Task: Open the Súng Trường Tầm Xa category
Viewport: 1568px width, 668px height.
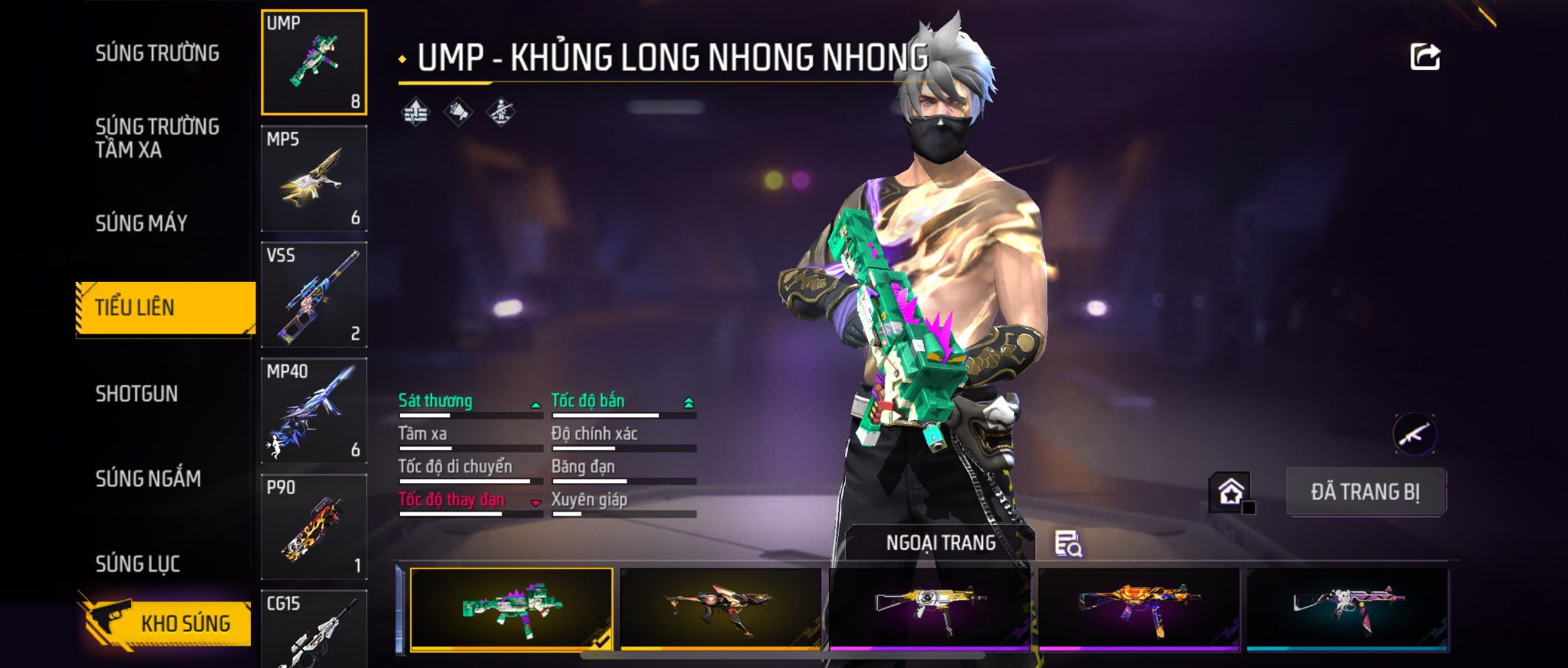Action: [x=157, y=138]
